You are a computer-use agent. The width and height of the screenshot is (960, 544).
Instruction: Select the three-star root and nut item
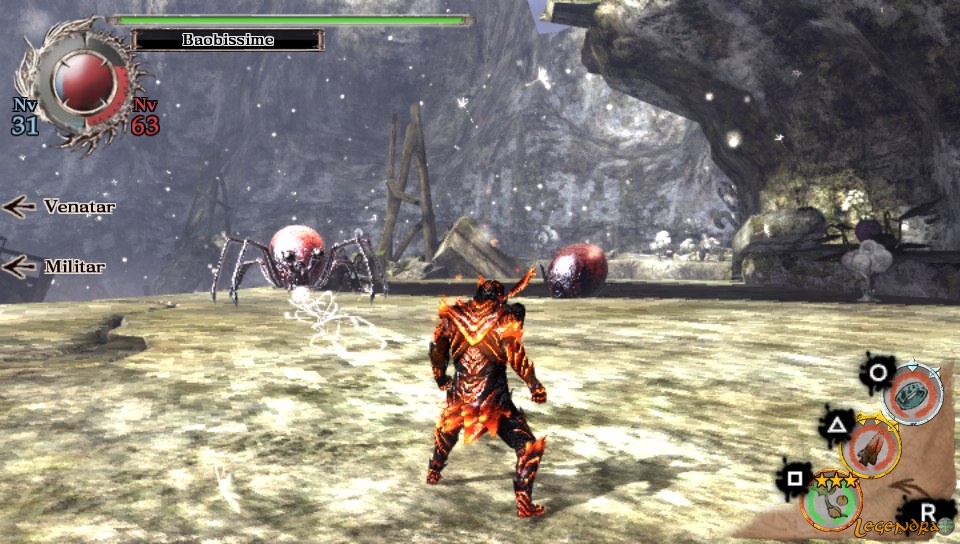[830, 500]
